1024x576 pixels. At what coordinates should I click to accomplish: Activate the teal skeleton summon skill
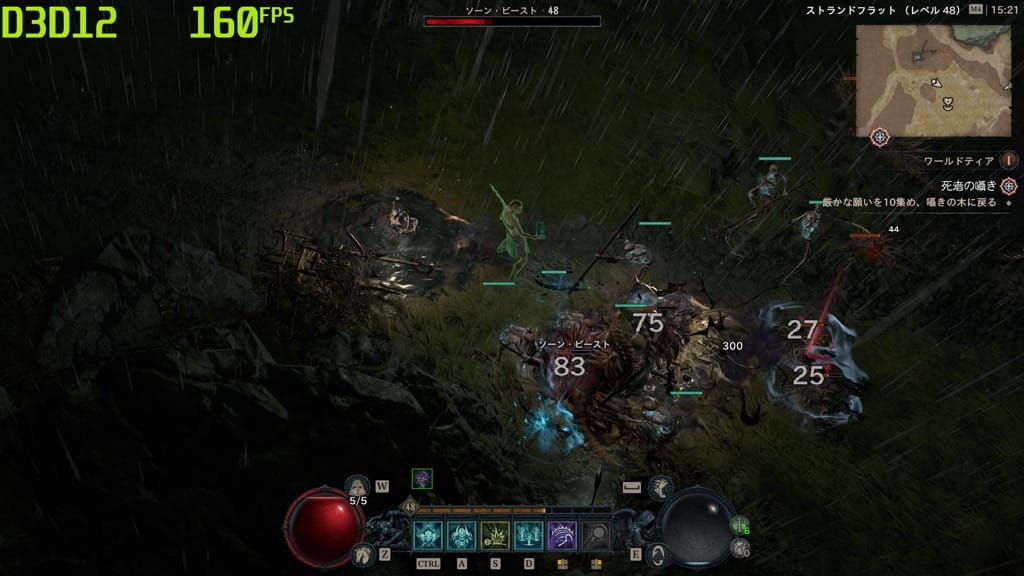528,537
